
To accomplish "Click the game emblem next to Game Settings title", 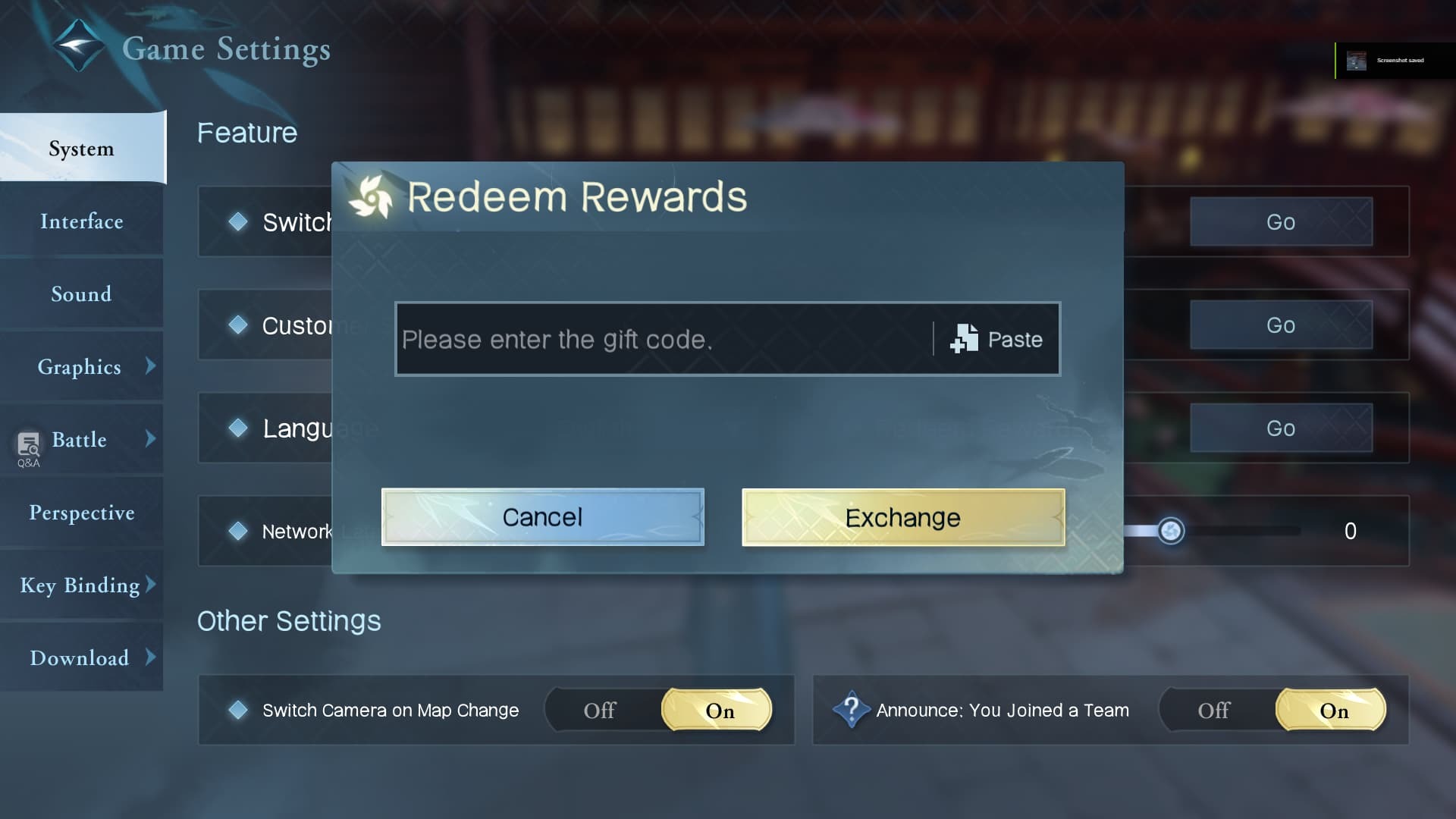I will 78,45.
